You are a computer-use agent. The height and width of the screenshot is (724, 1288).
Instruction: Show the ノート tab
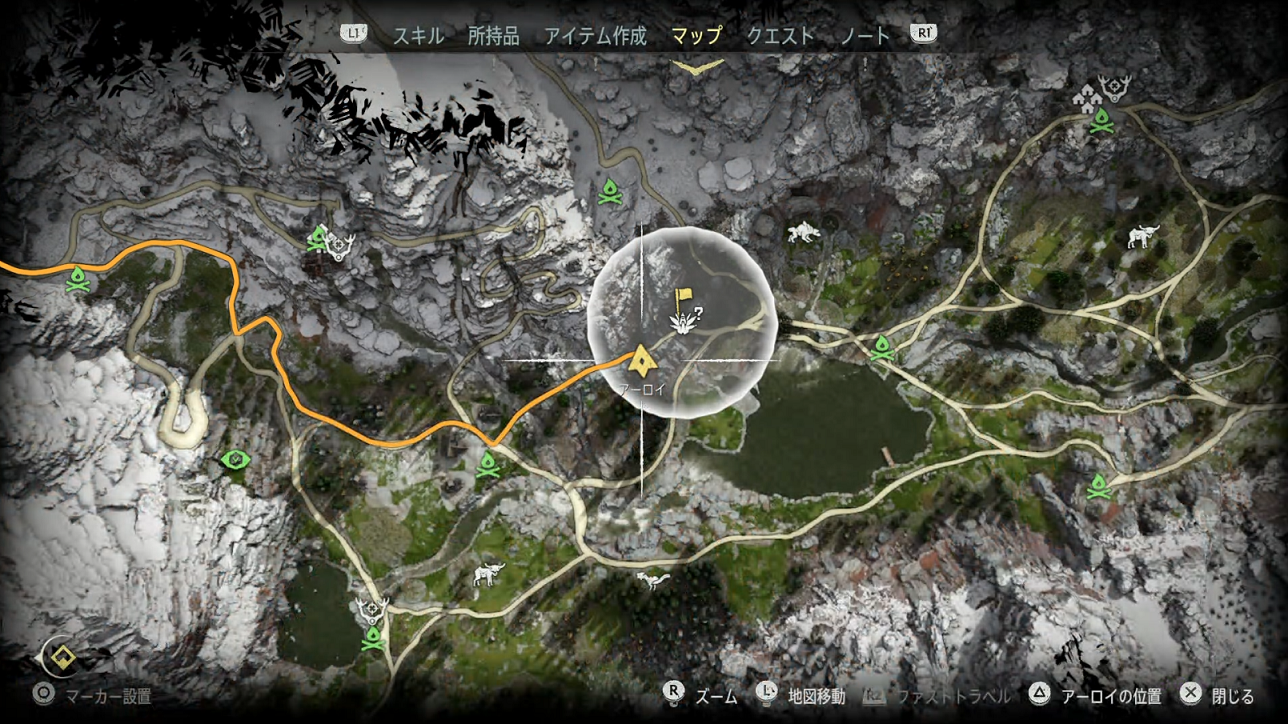[x=865, y=36]
